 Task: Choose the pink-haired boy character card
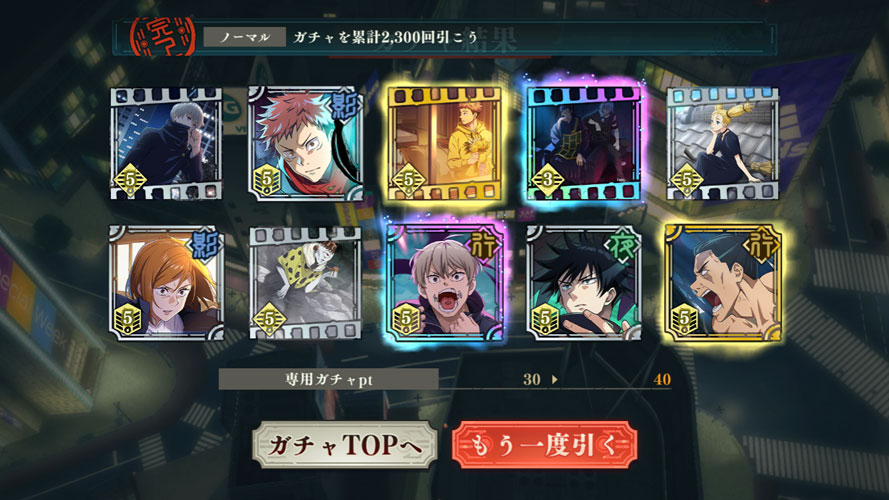pos(303,143)
